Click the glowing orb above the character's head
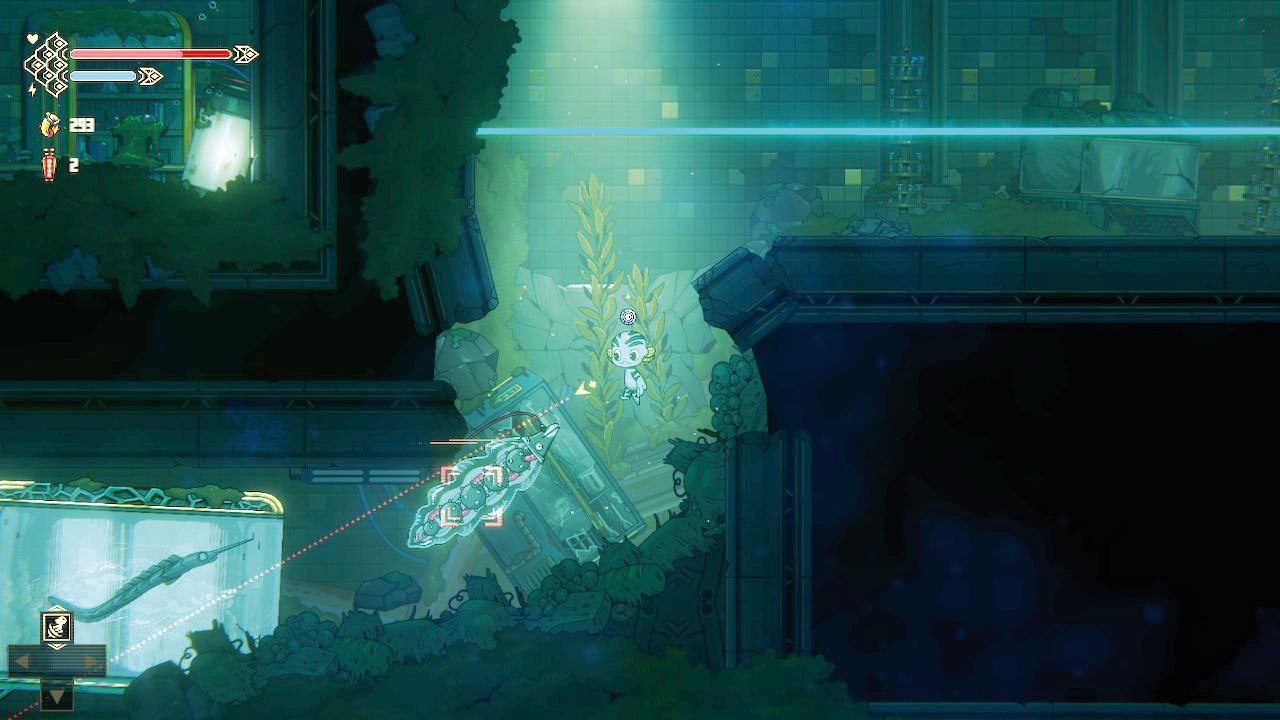Image resolution: width=1280 pixels, height=720 pixels. 628,317
